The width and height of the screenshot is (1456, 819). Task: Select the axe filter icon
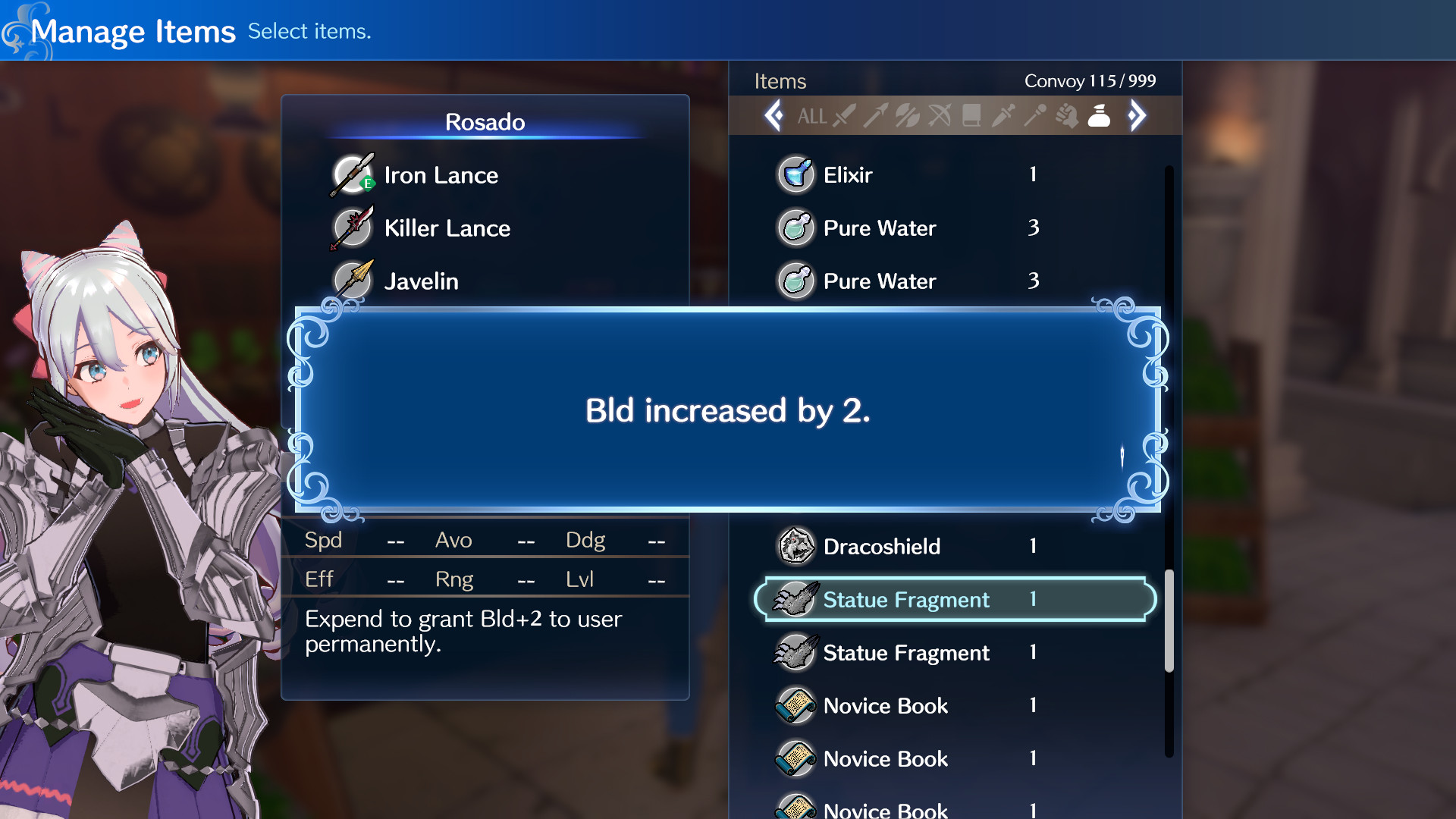coord(907,116)
